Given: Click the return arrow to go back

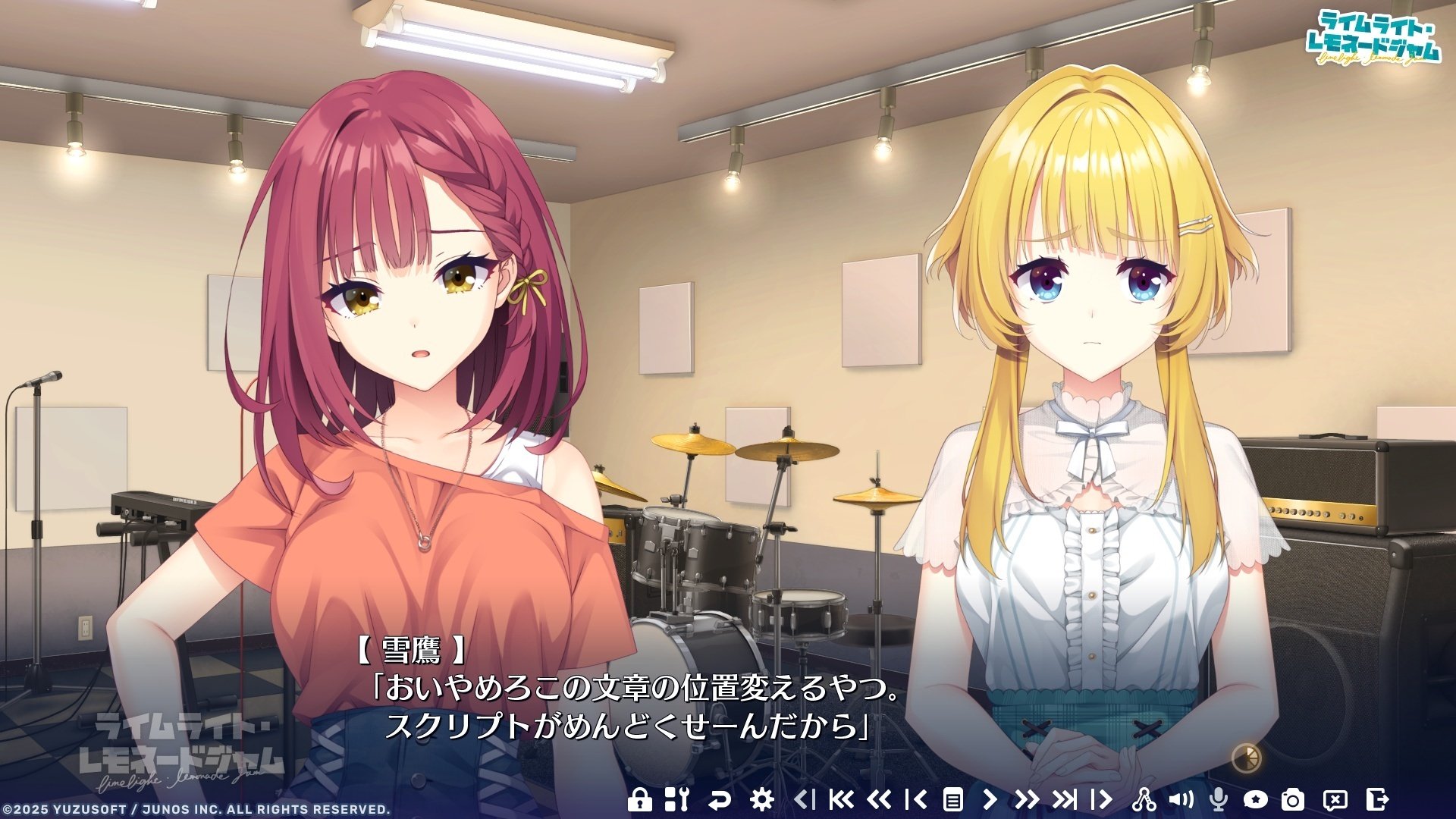Looking at the screenshot, I should 720,799.
